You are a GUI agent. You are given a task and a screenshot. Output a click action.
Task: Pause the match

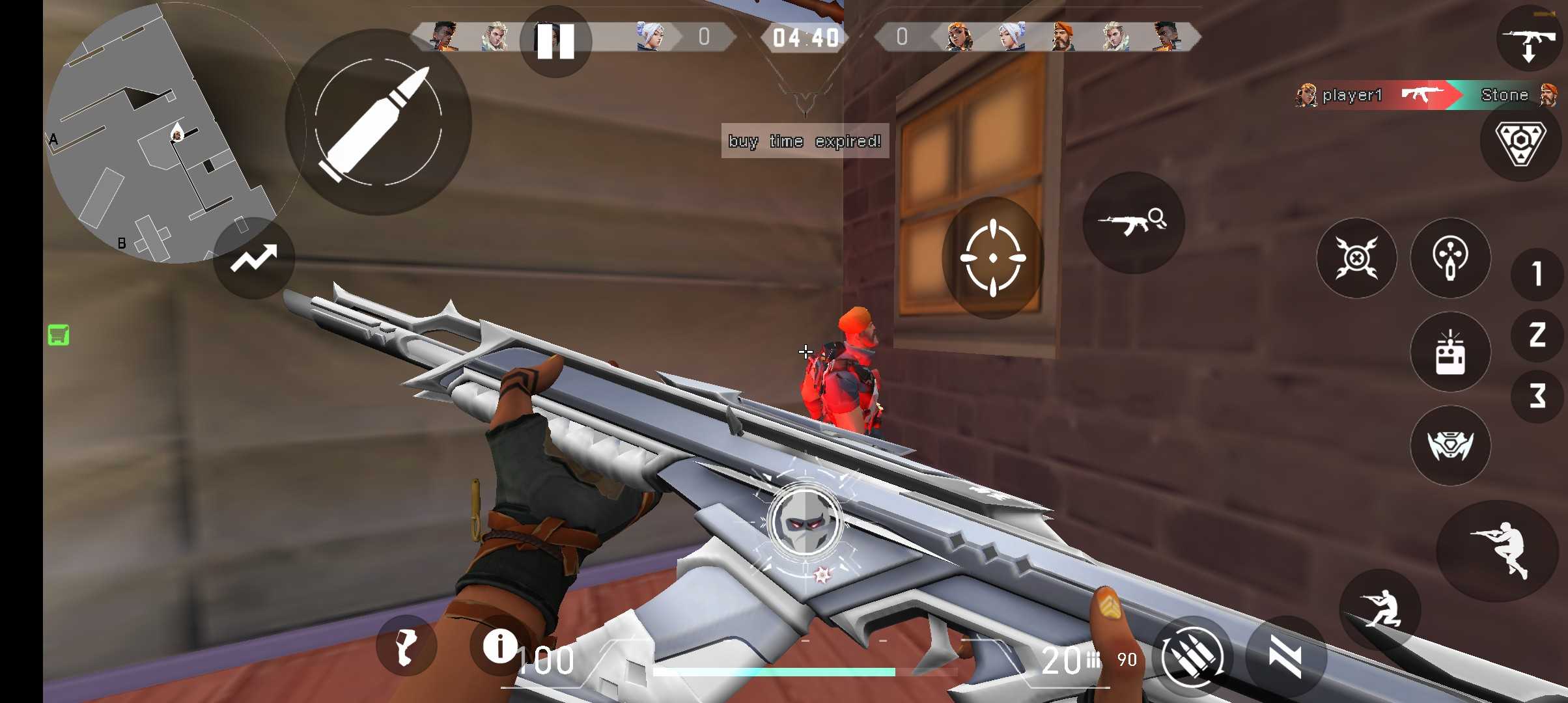[555, 42]
